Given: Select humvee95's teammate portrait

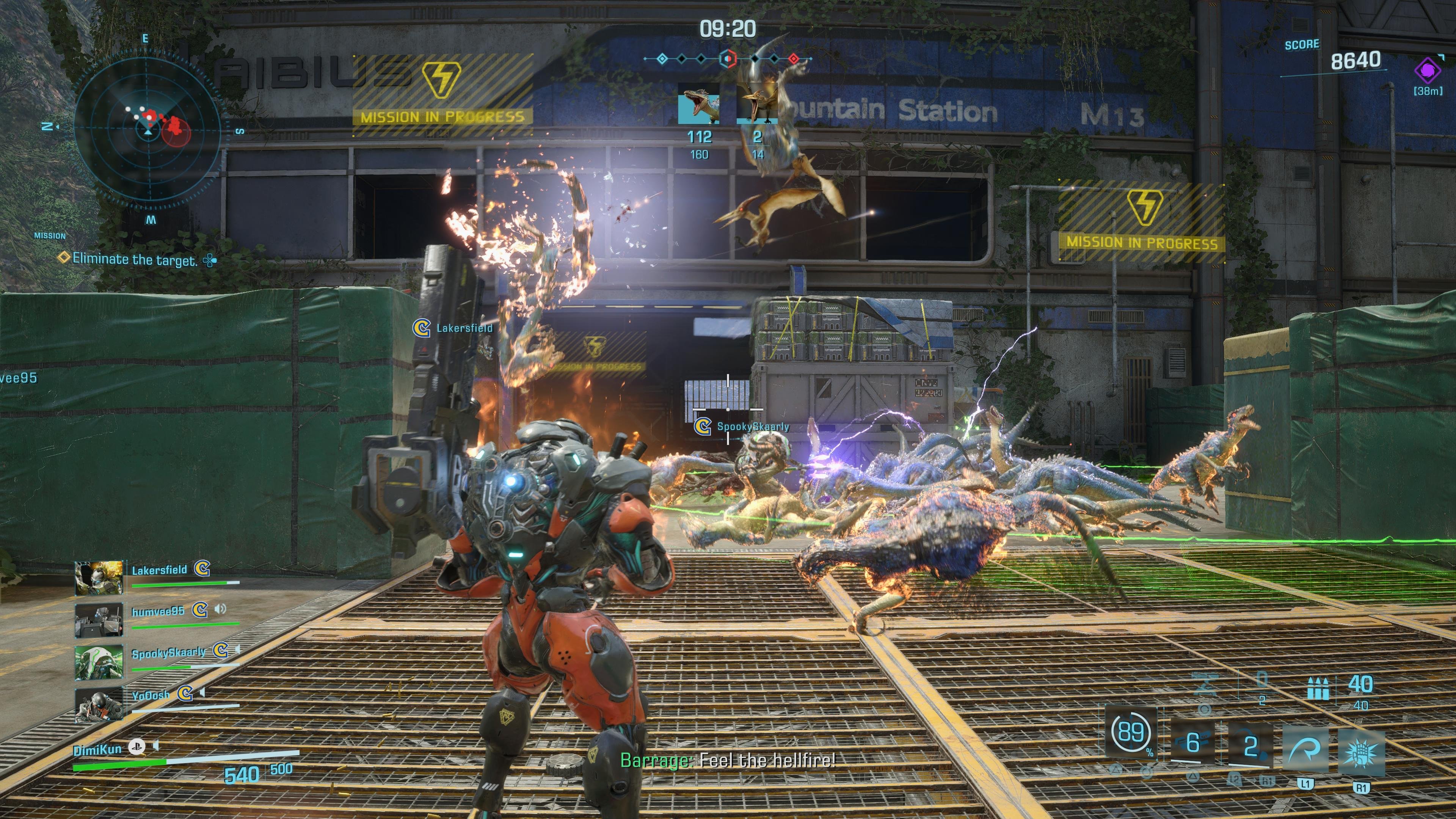Looking at the screenshot, I should click(x=99, y=620).
